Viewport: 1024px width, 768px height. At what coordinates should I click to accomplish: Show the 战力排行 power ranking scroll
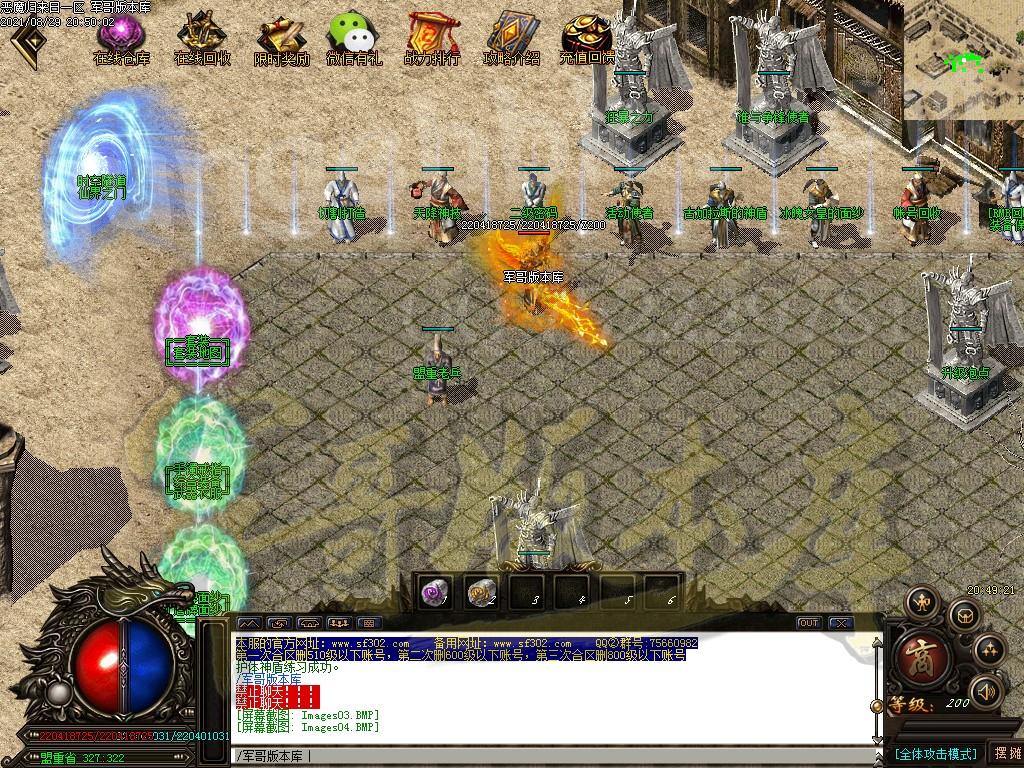[432, 40]
